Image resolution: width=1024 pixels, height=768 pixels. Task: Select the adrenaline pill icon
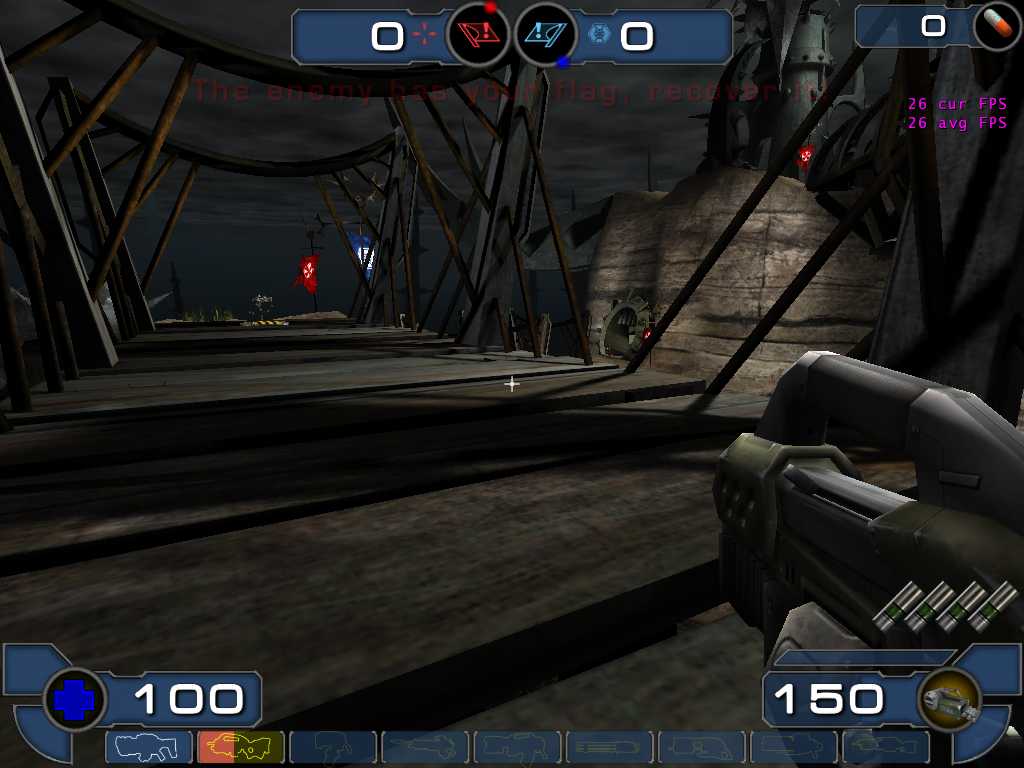pyautogui.click(x=996, y=27)
